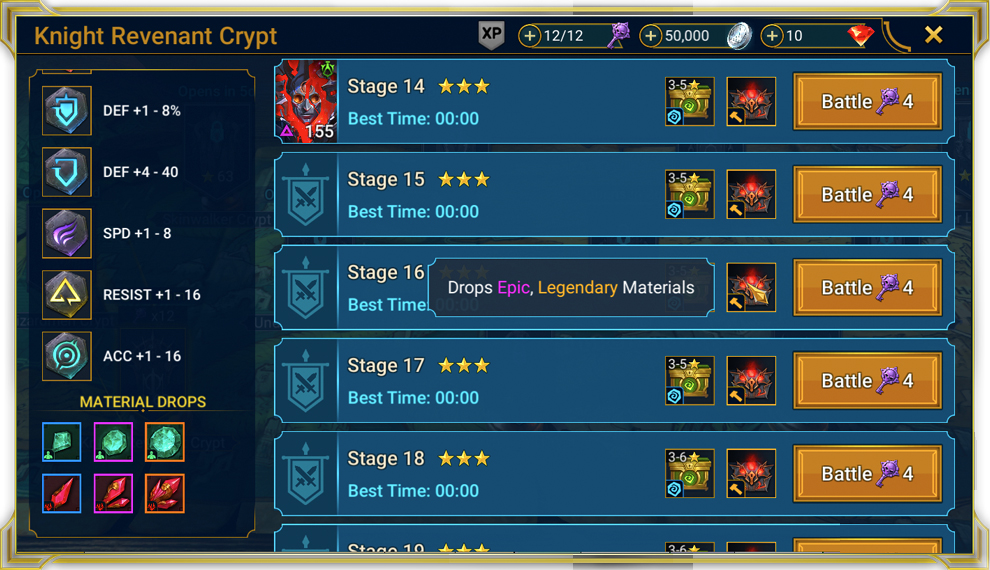Enter the Stage 18 battle

(x=867, y=473)
